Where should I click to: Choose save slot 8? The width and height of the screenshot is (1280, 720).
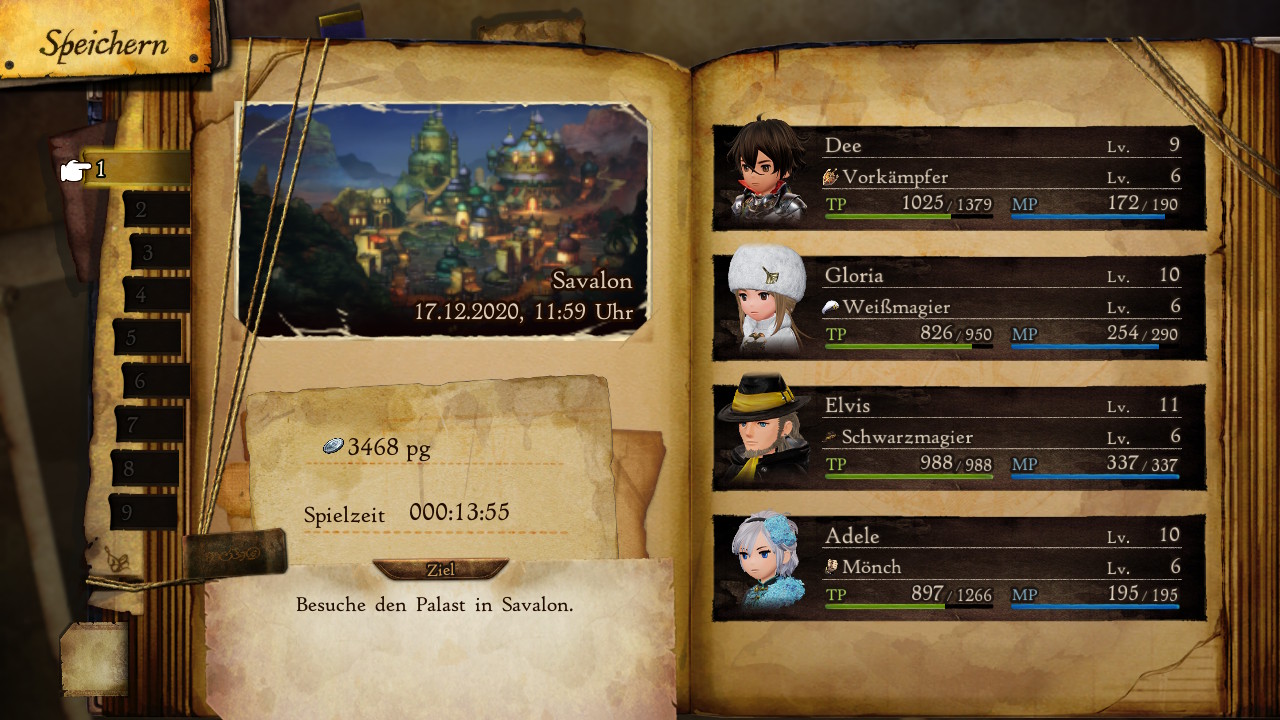click(144, 468)
